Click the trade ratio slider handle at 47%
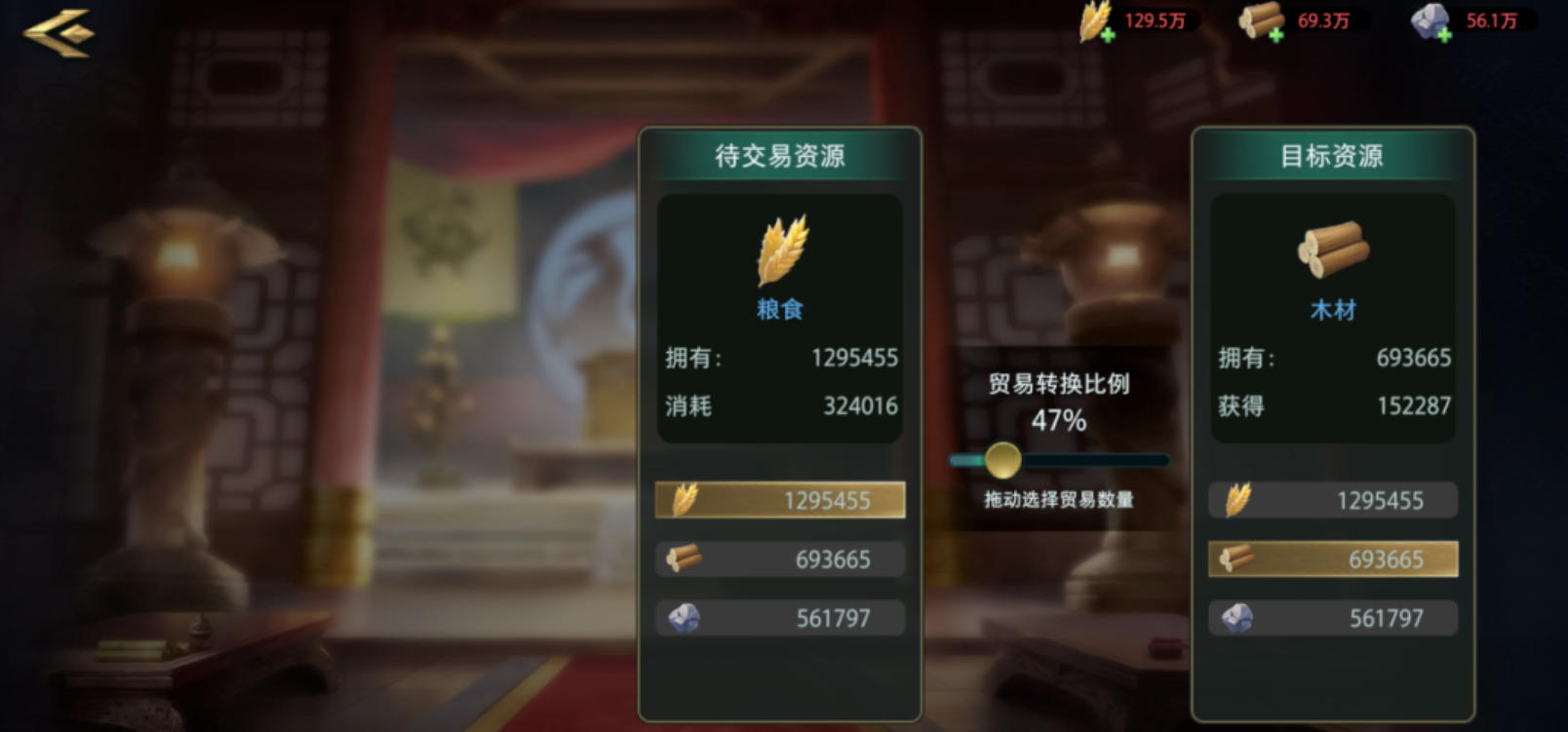The width and height of the screenshot is (1568, 732). (x=1004, y=459)
